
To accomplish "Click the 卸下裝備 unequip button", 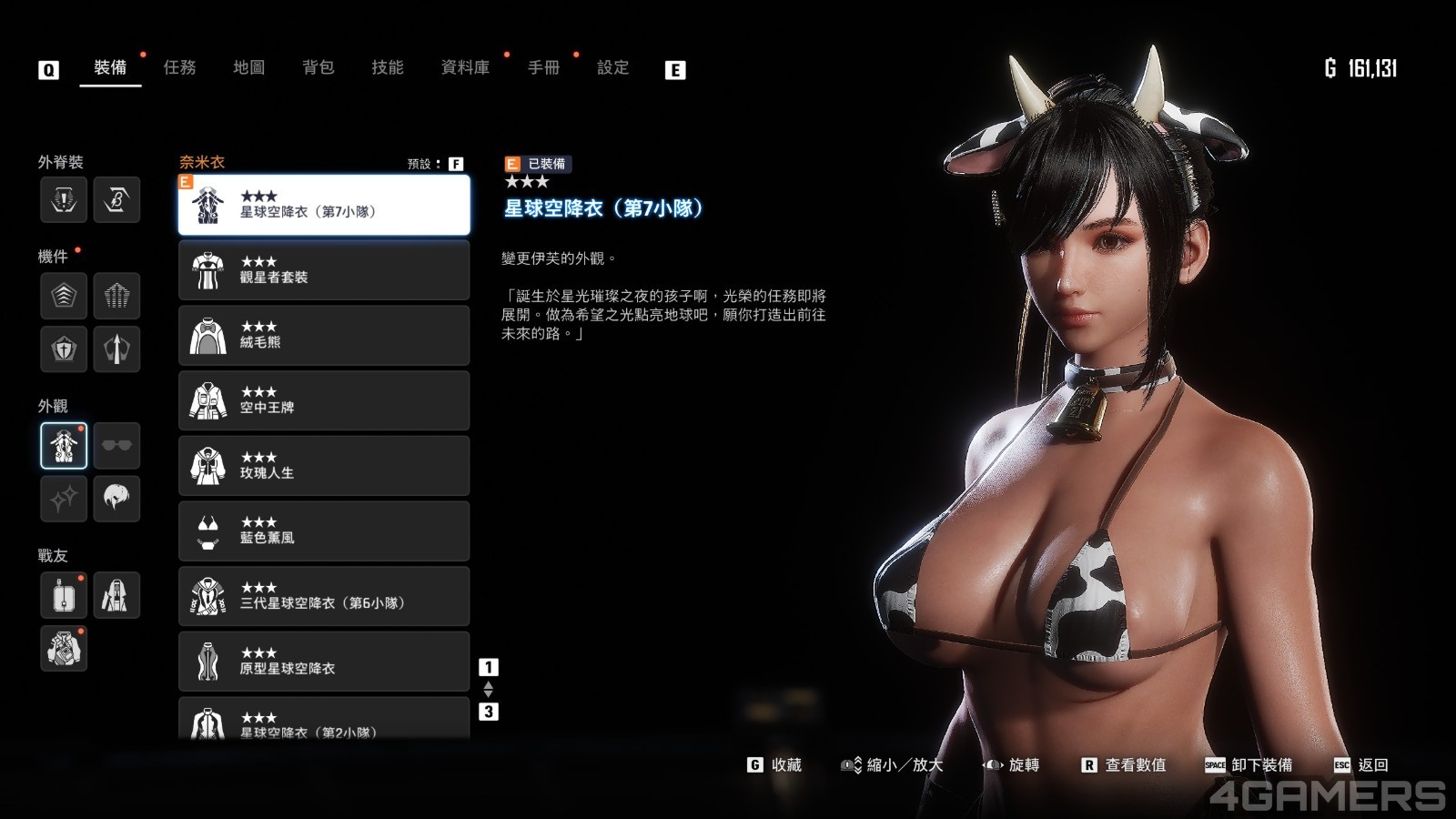I will point(1249,765).
